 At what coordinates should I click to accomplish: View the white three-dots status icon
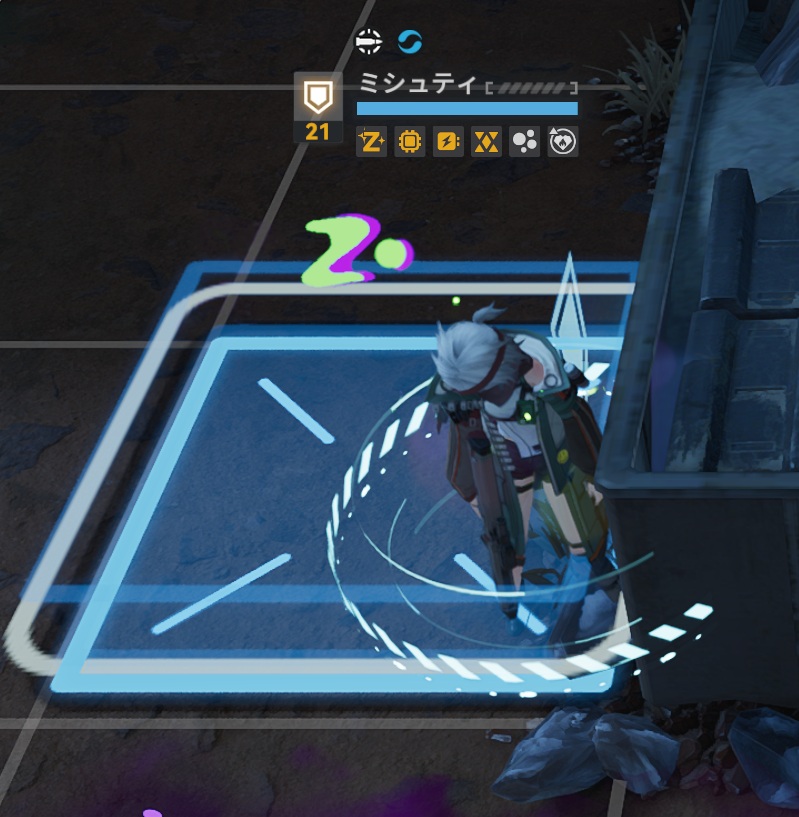(524, 143)
